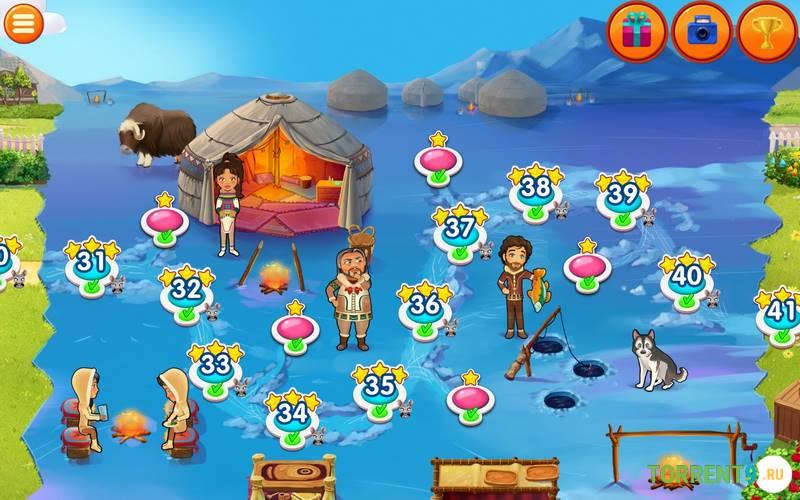800x500 pixels.
Task: Select level 34 node
Action: point(292,415)
